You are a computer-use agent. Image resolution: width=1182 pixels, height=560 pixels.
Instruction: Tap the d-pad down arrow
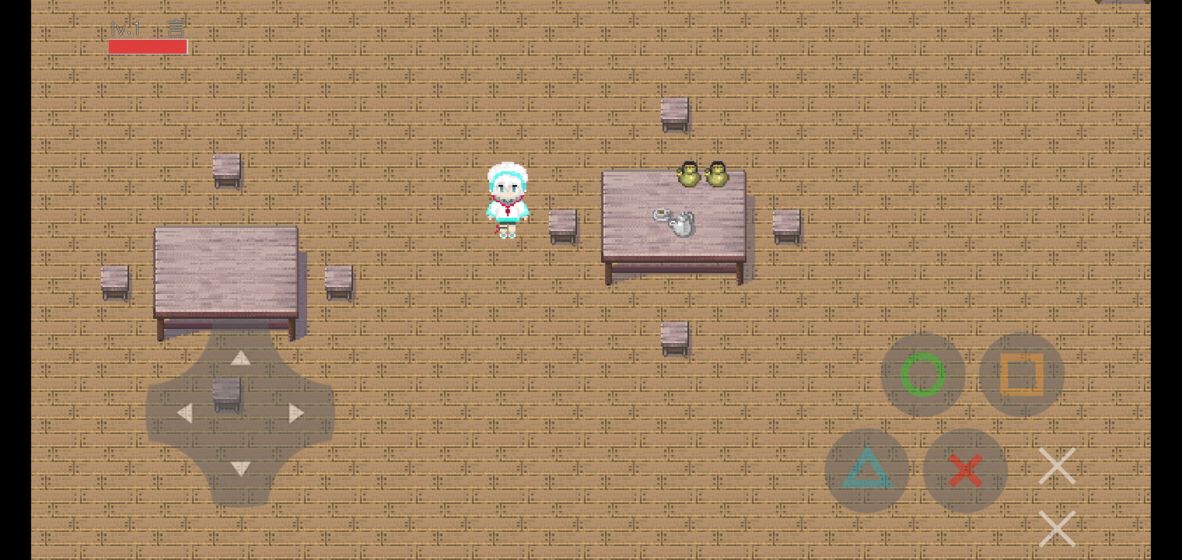(x=241, y=468)
